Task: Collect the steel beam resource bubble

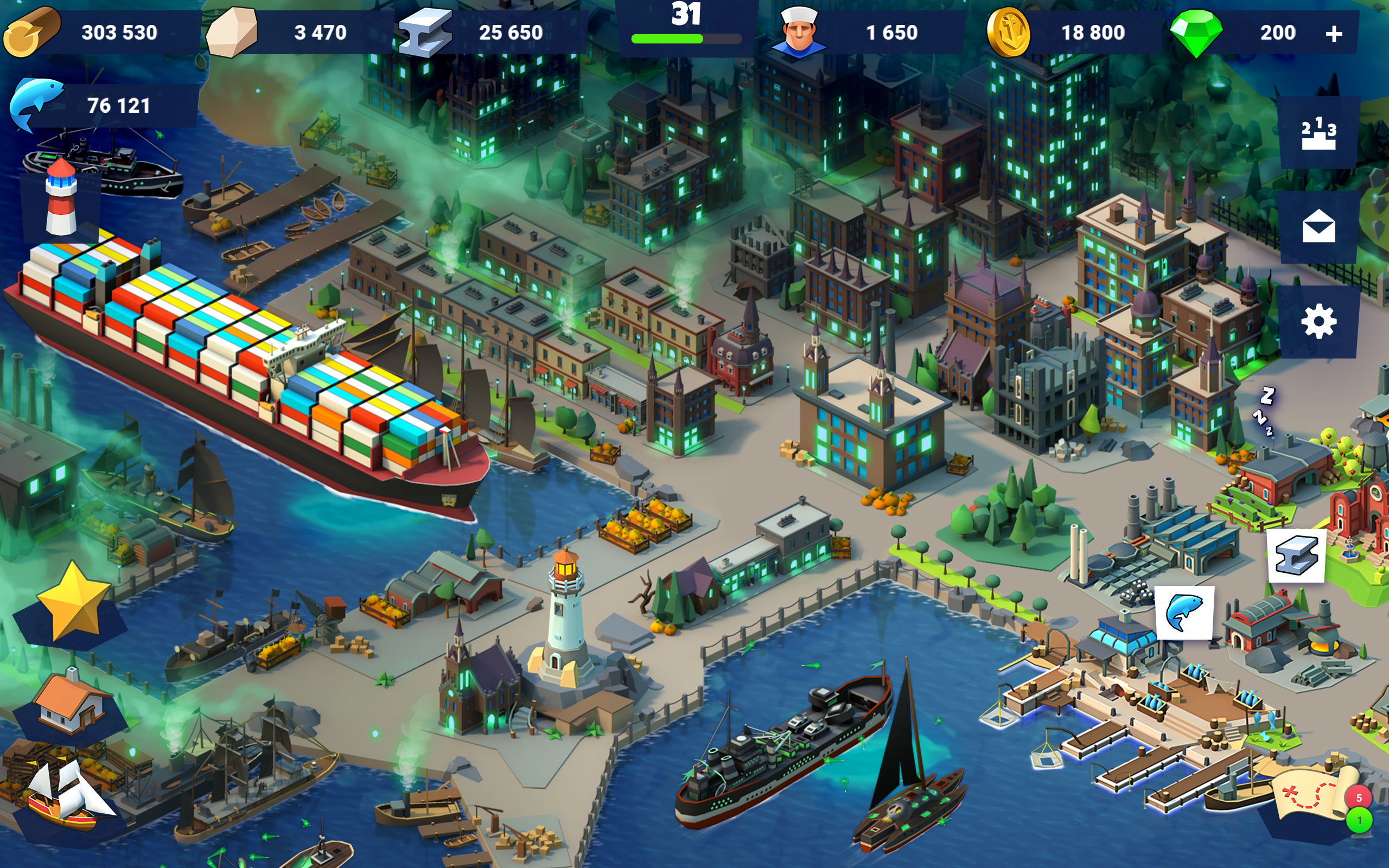Action: (1296, 556)
